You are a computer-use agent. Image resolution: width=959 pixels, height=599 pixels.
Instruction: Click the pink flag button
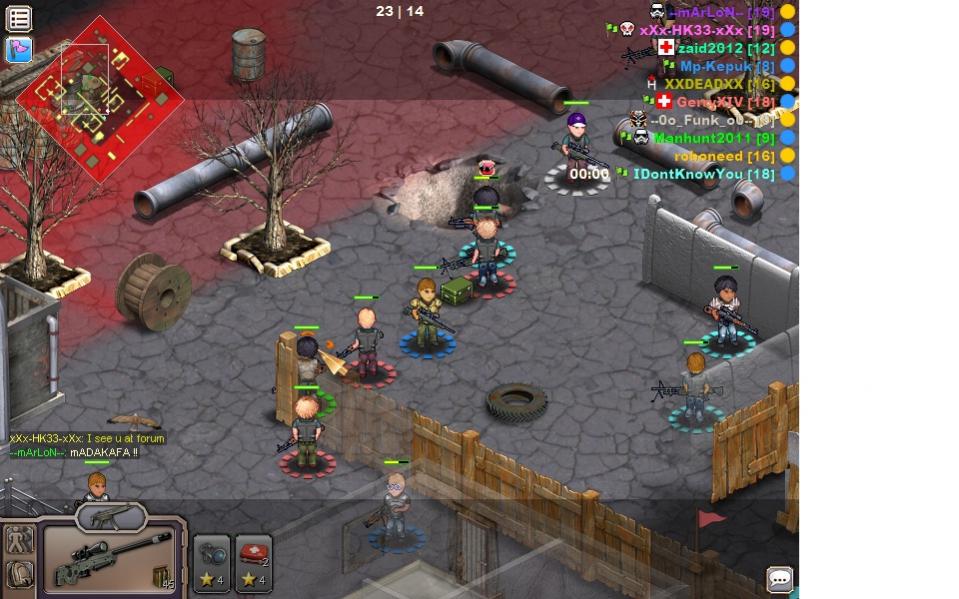(x=19, y=49)
